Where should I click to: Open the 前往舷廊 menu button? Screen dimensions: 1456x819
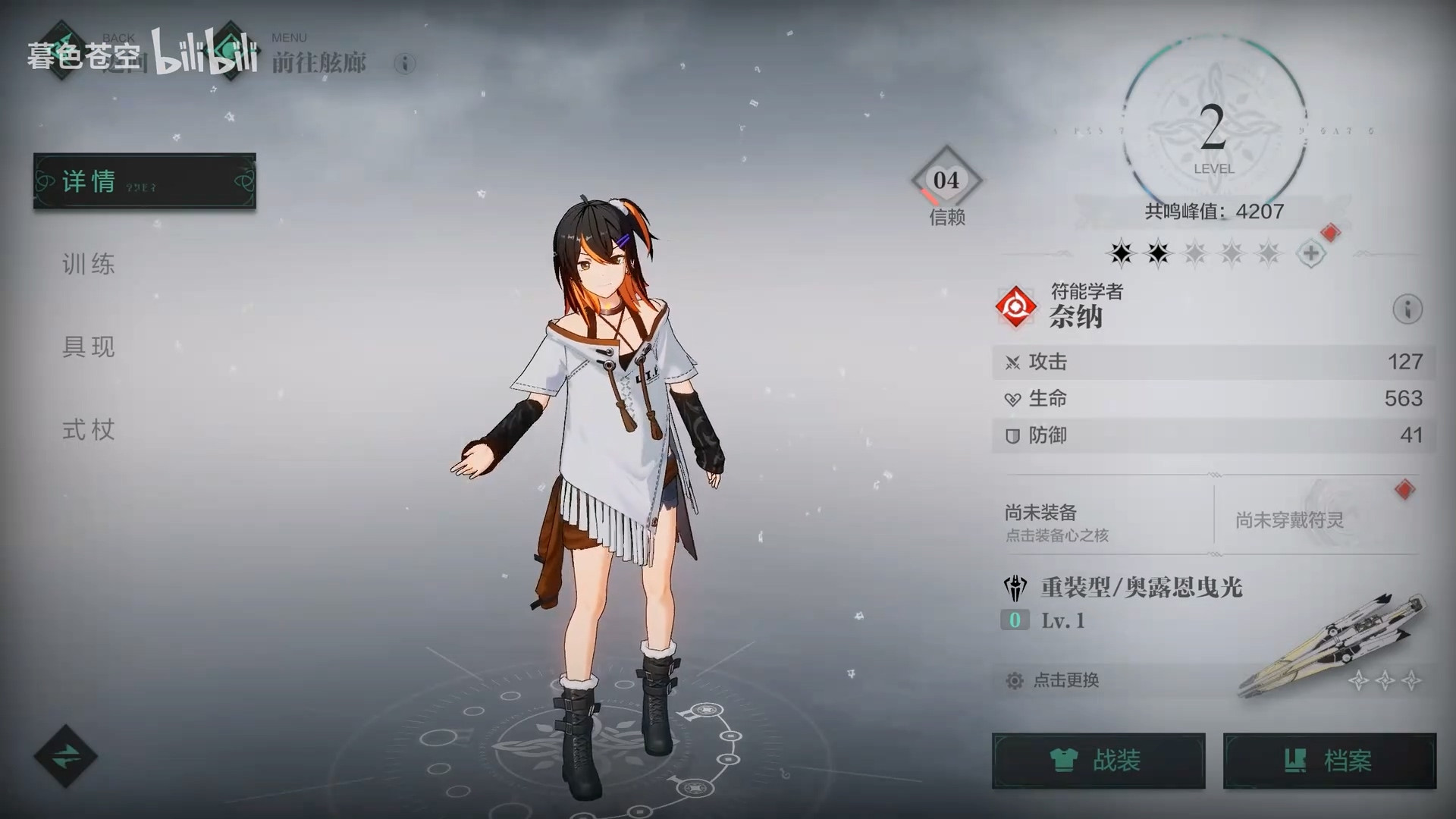pos(227,52)
